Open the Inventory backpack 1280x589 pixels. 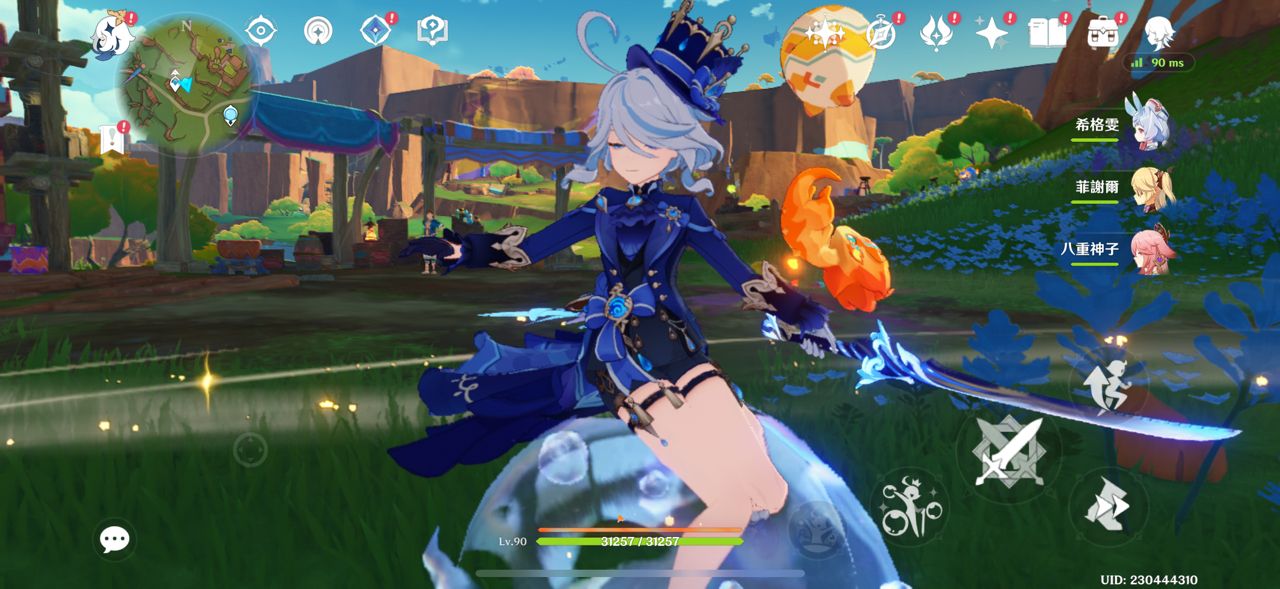(x=1103, y=33)
